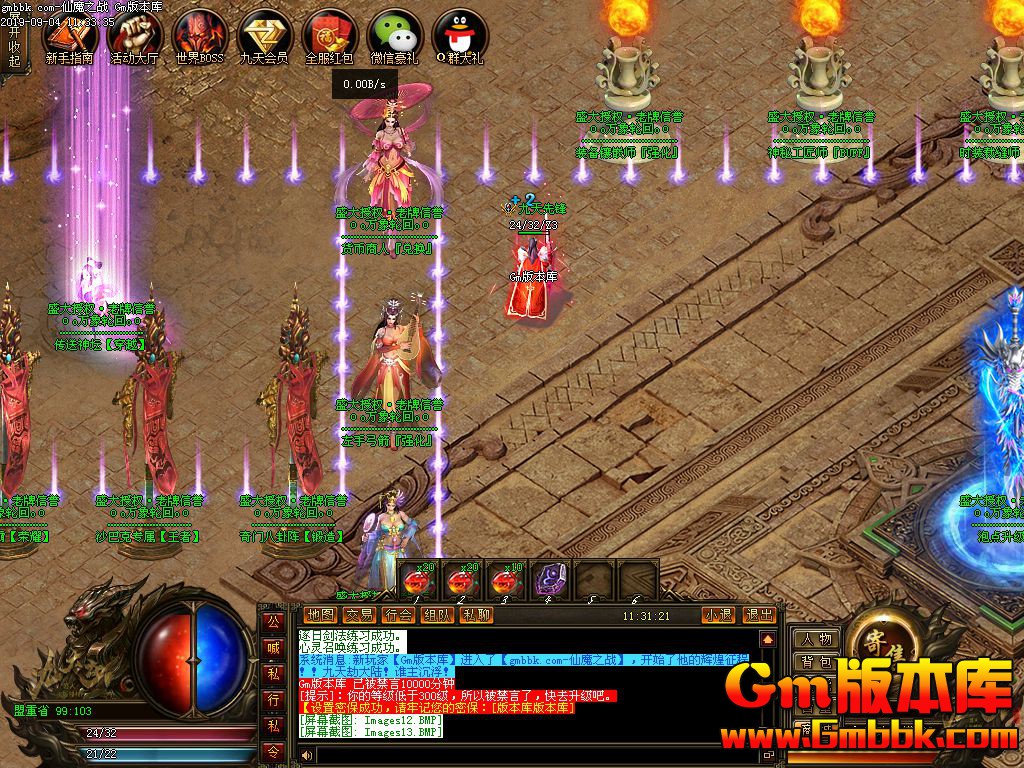Open the 人物 character panel

tap(816, 639)
